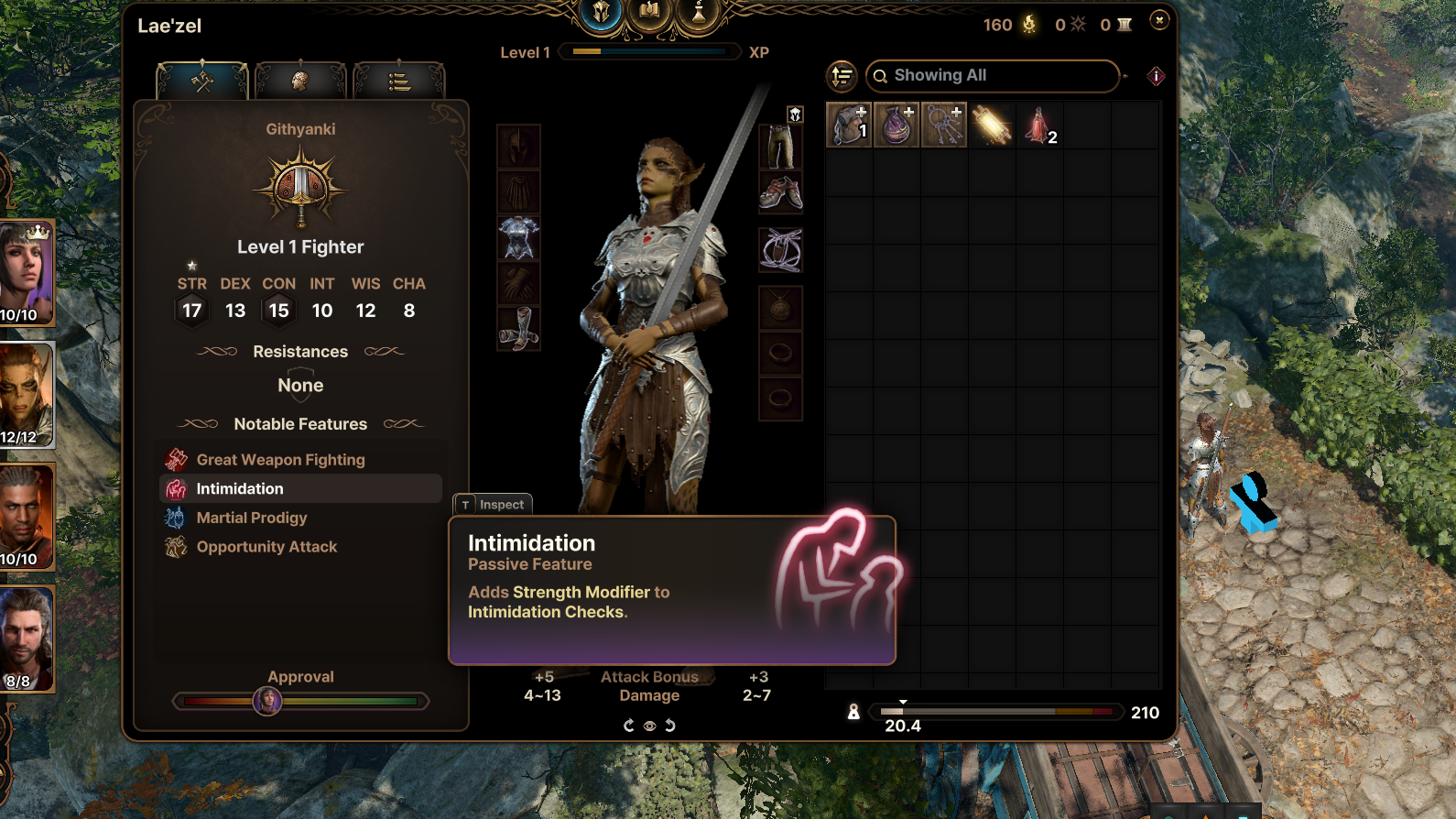Click the equipped crossbow ranged weapon slot
This screenshot has height=819, width=1456.
(x=781, y=250)
